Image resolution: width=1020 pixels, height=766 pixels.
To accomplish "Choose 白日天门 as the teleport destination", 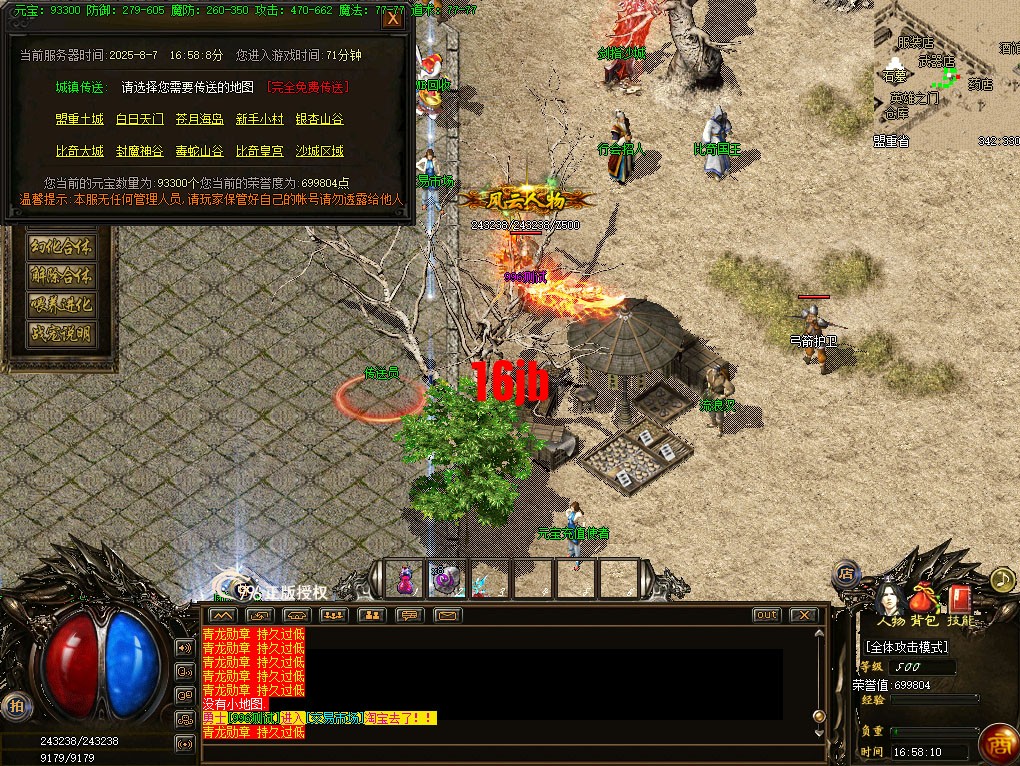I will point(140,120).
